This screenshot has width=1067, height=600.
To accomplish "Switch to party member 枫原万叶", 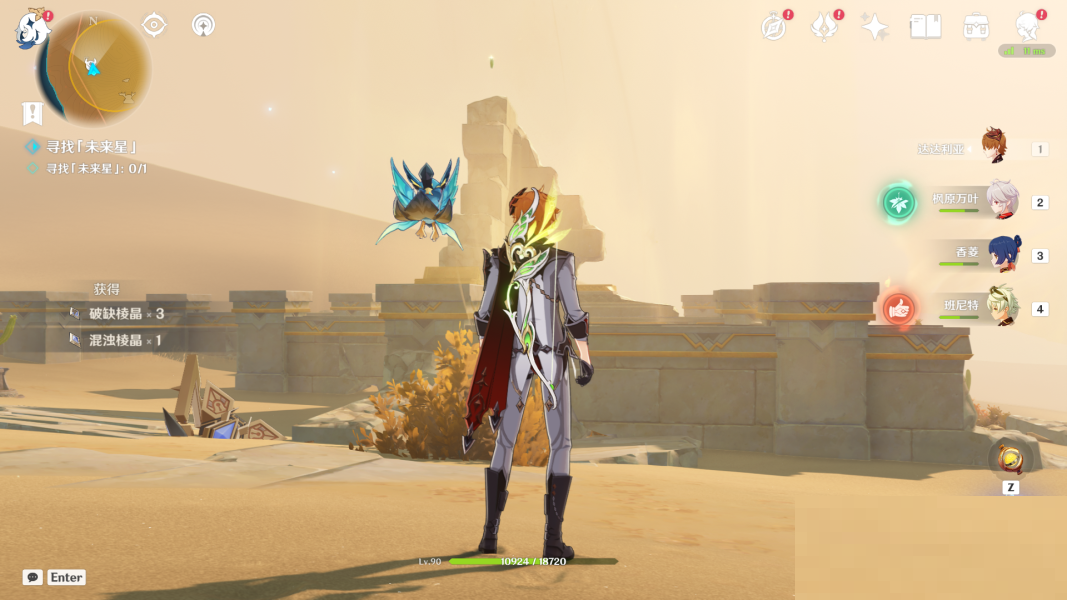I will pyautogui.click(x=1002, y=200).
